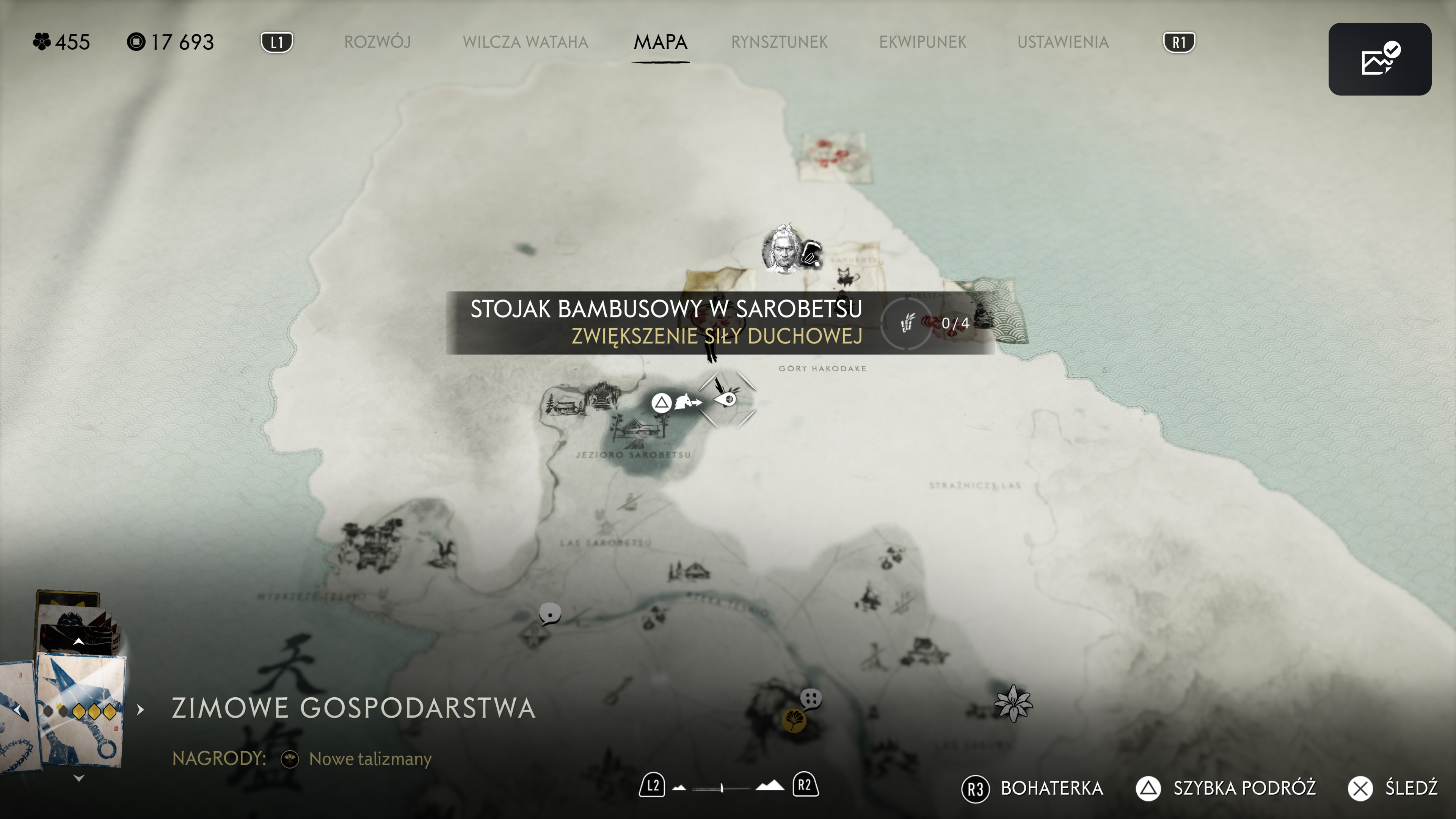
Task: Select the dotted speech bubble marker
Action: (811, 698)
